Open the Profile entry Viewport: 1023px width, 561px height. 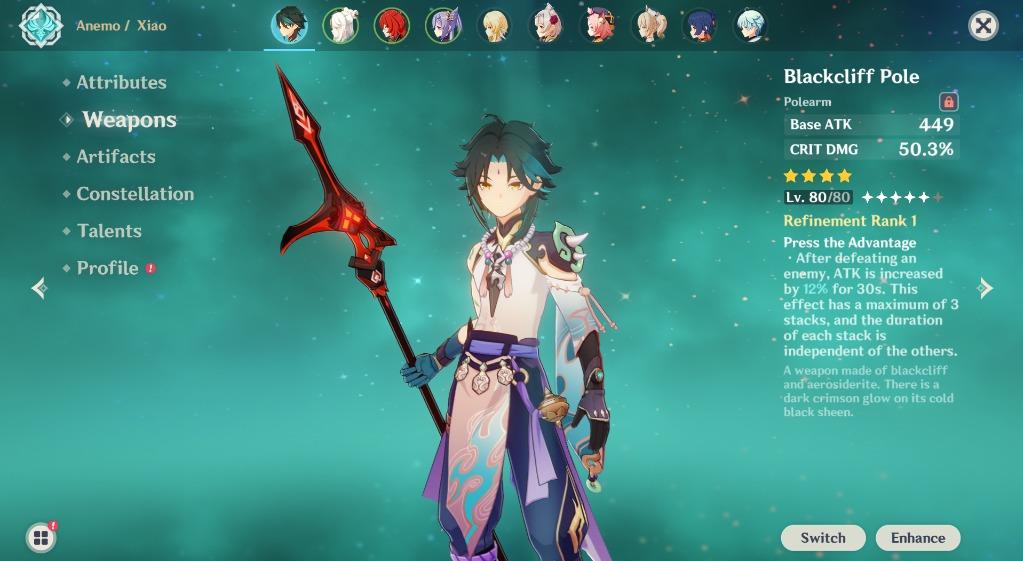click(x=108, y=268)
